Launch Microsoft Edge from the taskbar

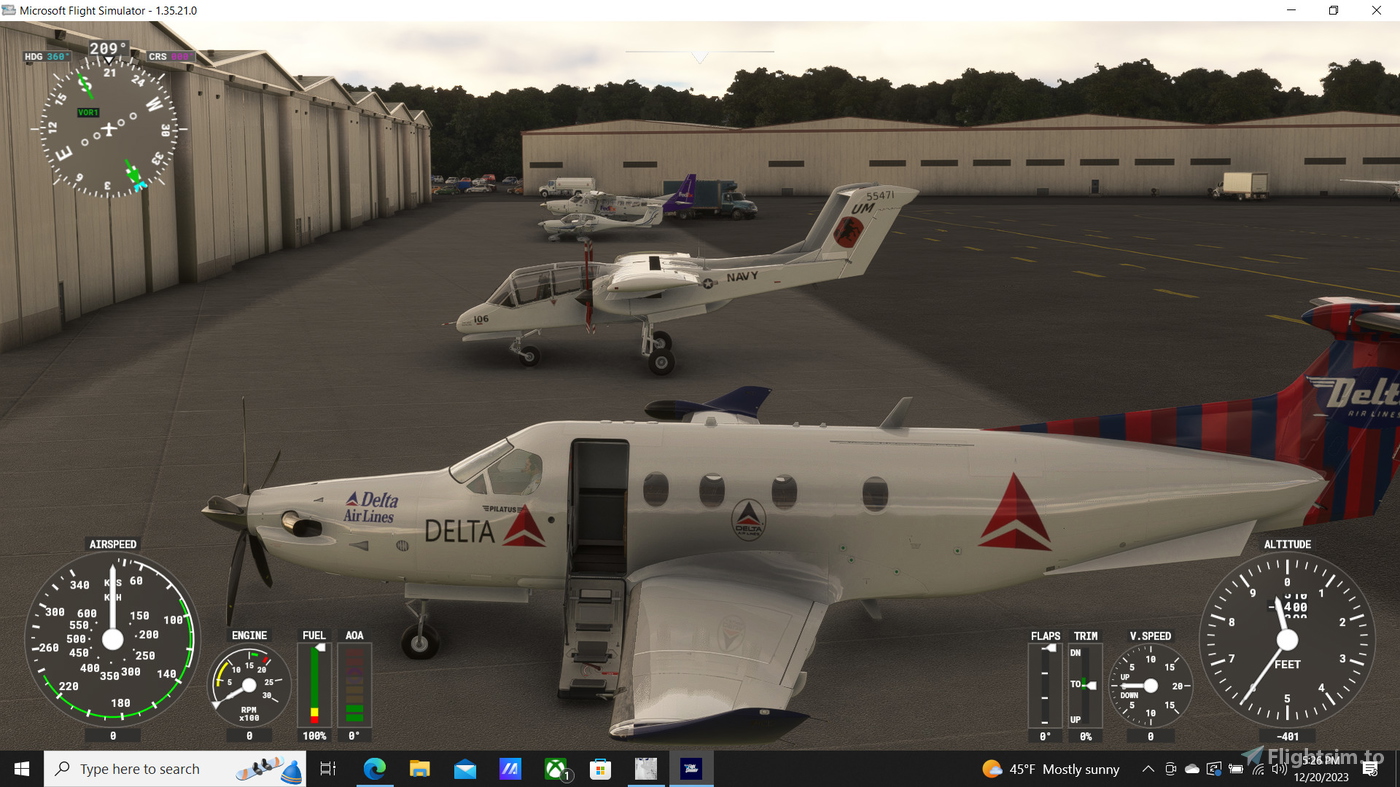375,768
